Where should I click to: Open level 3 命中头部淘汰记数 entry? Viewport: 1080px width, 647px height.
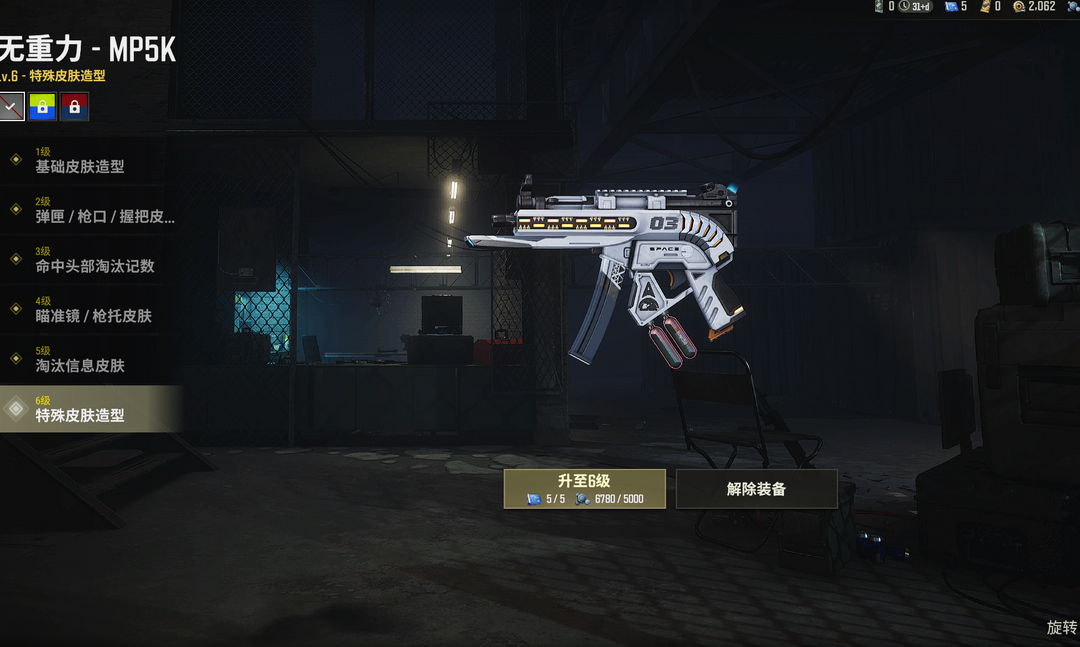(x=90, y=260)
